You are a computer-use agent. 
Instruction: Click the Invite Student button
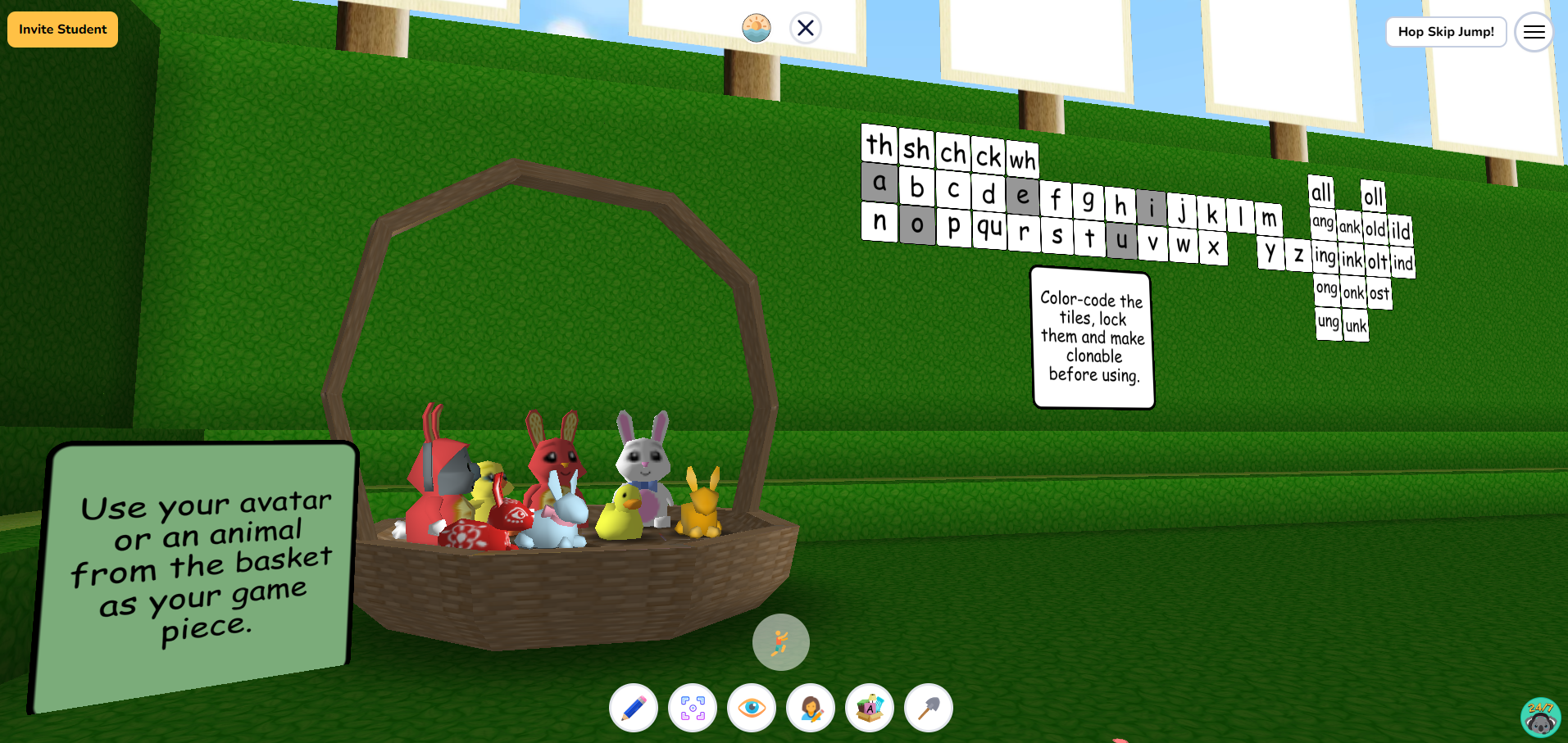[61, 29]
